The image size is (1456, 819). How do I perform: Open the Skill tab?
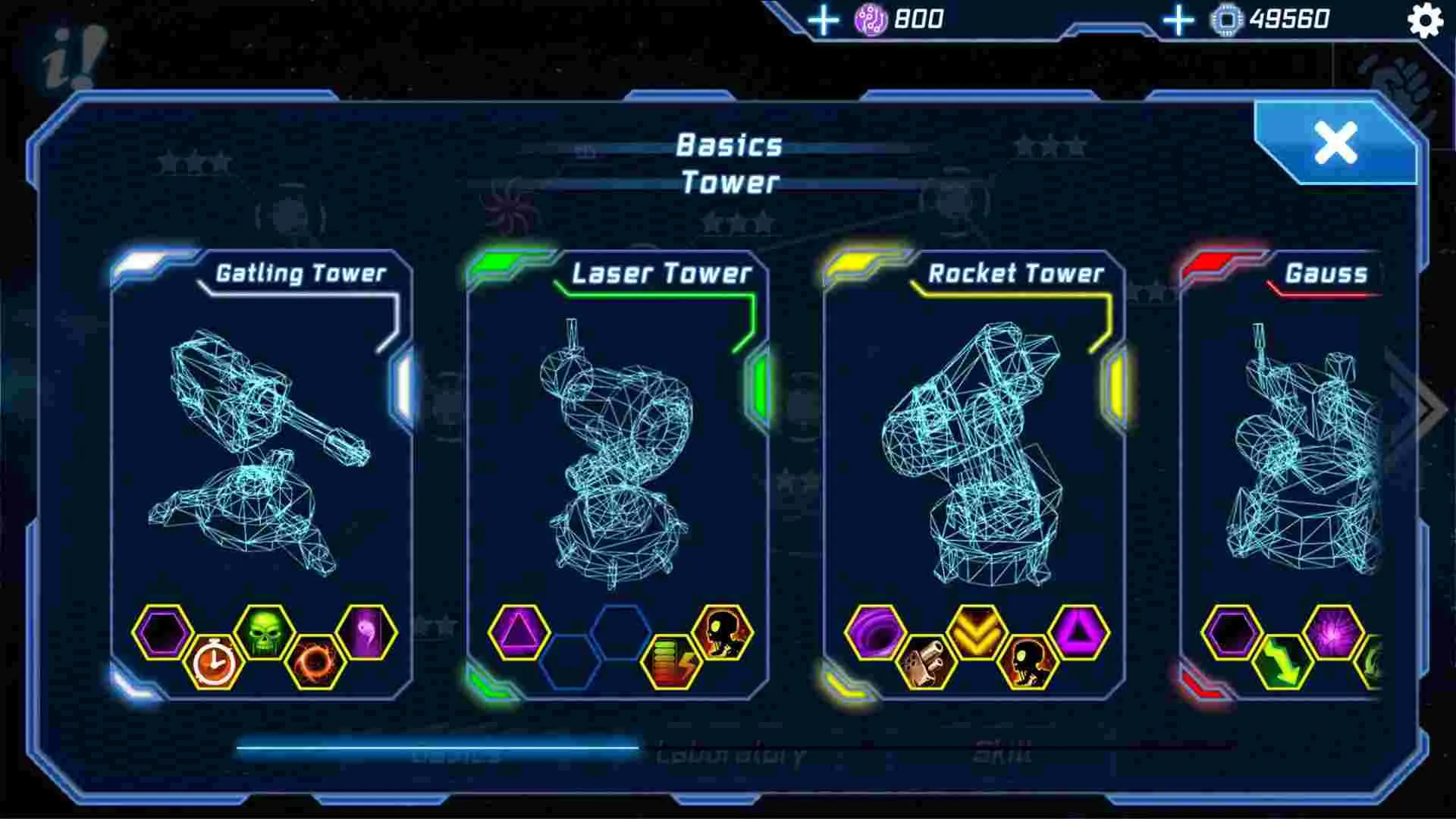[1001, 753]
